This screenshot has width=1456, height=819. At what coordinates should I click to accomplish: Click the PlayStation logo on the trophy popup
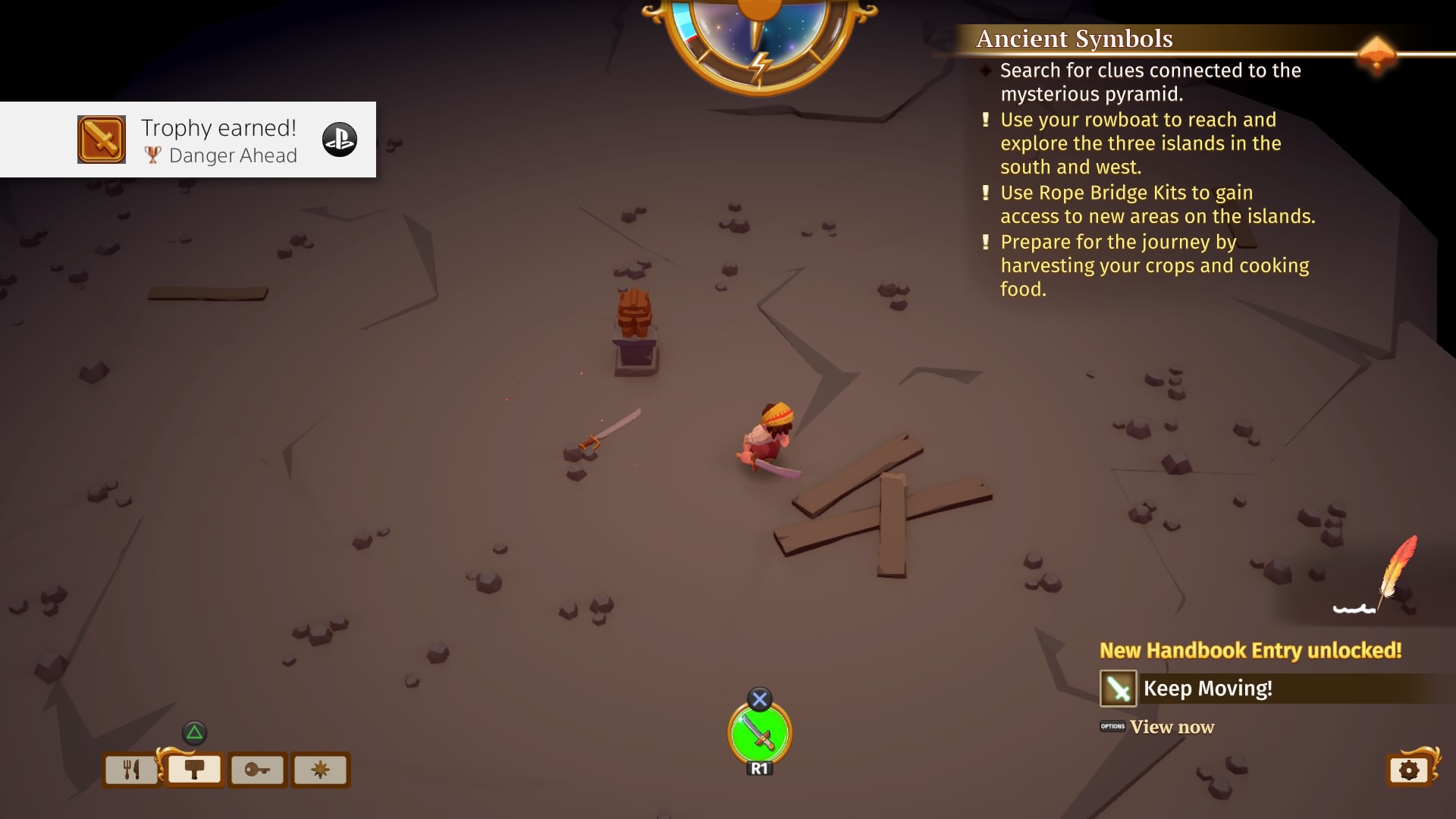coord(340,140)
